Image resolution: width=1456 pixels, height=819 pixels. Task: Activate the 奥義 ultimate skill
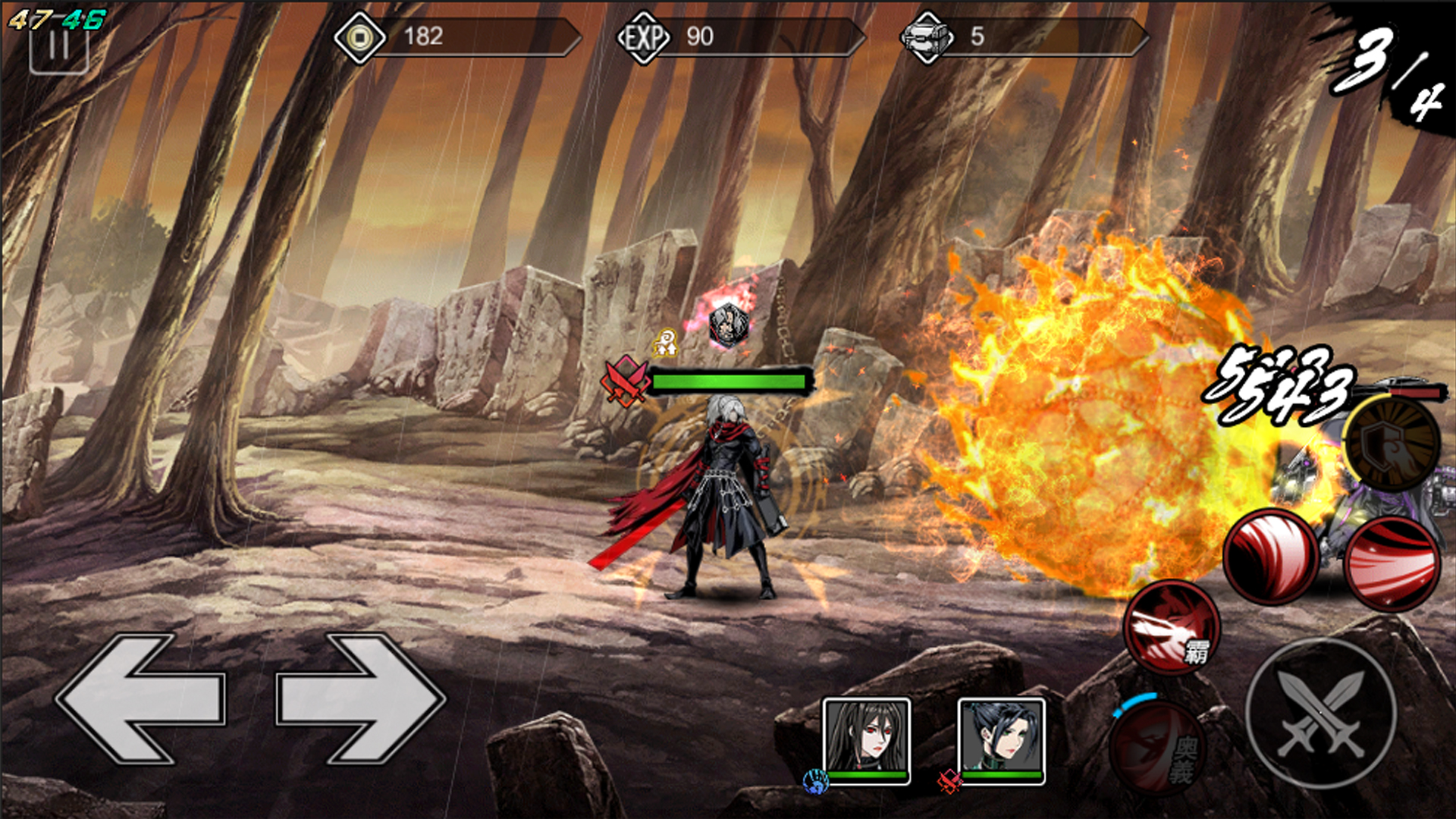point(1158,747)
